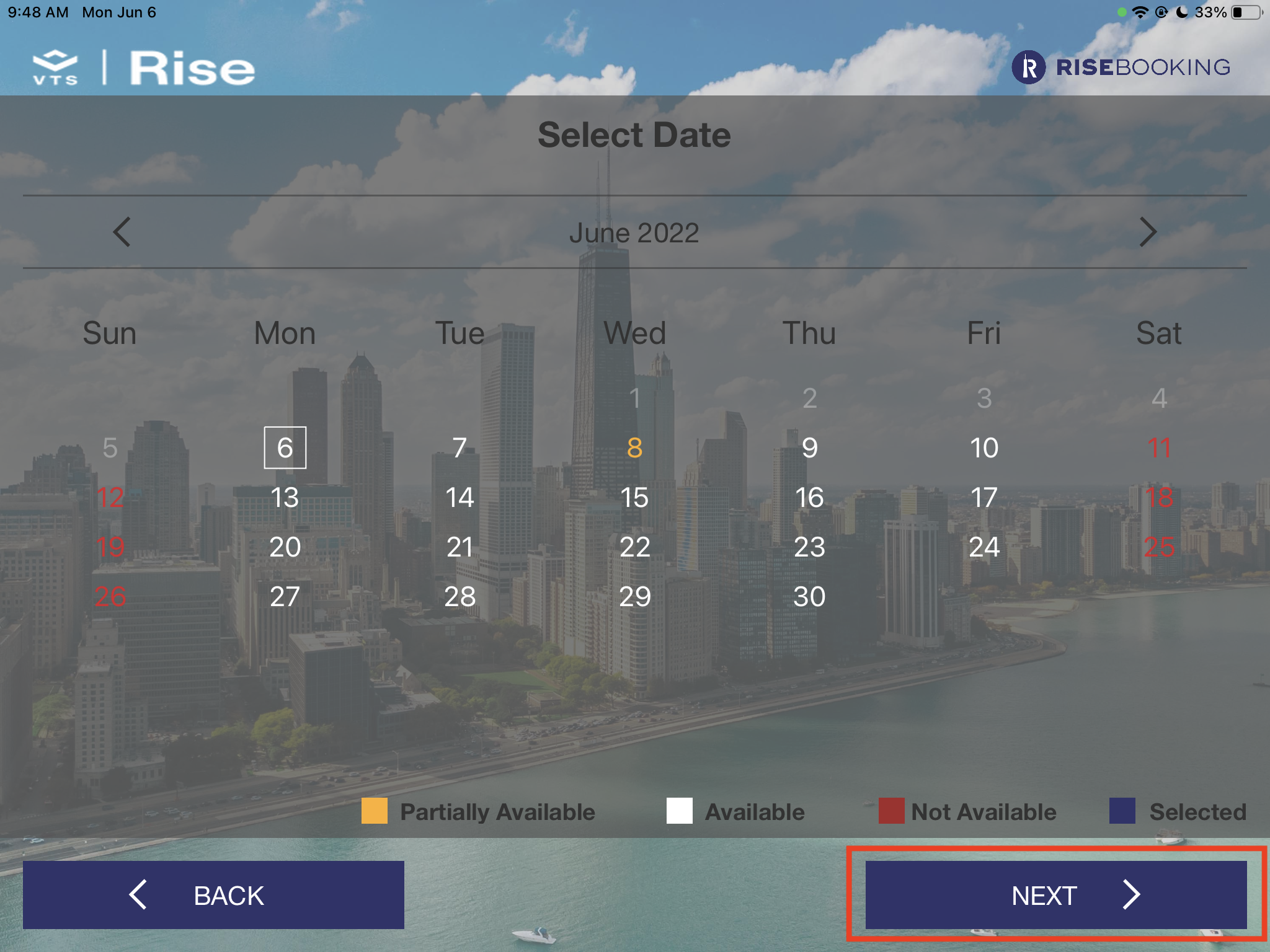
Task: Pick Thursday June 30
Action: pos(809,596)
